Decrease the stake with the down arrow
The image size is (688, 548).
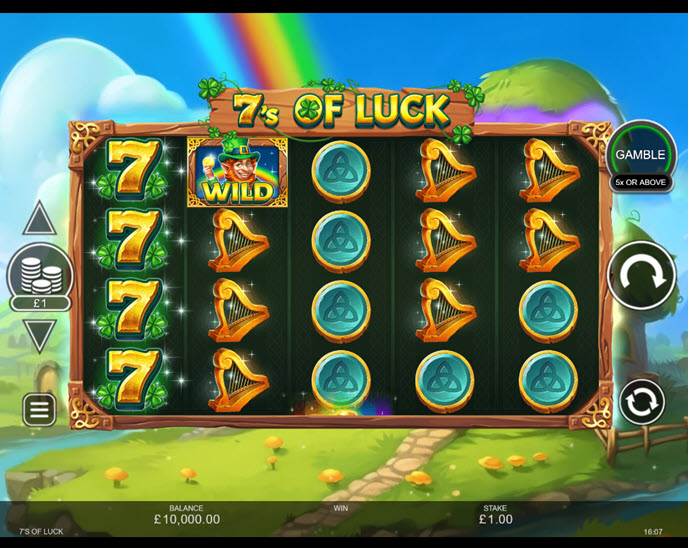click(39, 334)
